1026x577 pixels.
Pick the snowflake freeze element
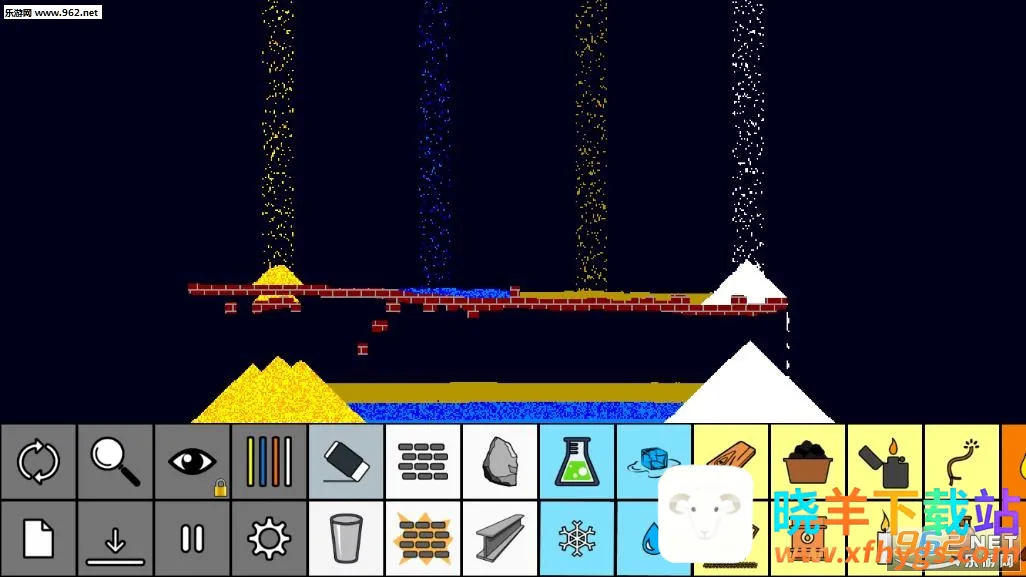(x=577, y=539)
